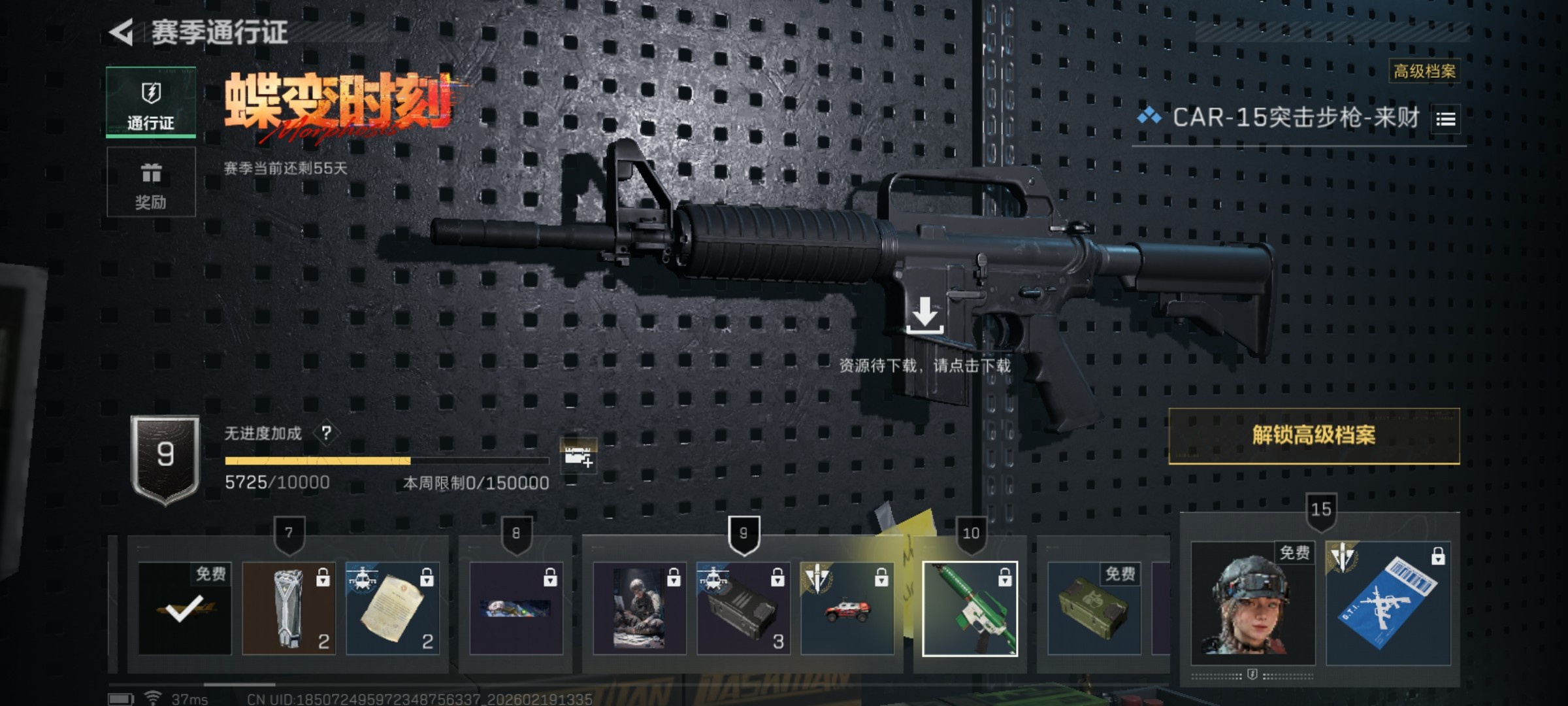Viewport: 1568px width, 706px height.
Task: Pick the free green ammo crate reward
Action: coord(1094,609)
